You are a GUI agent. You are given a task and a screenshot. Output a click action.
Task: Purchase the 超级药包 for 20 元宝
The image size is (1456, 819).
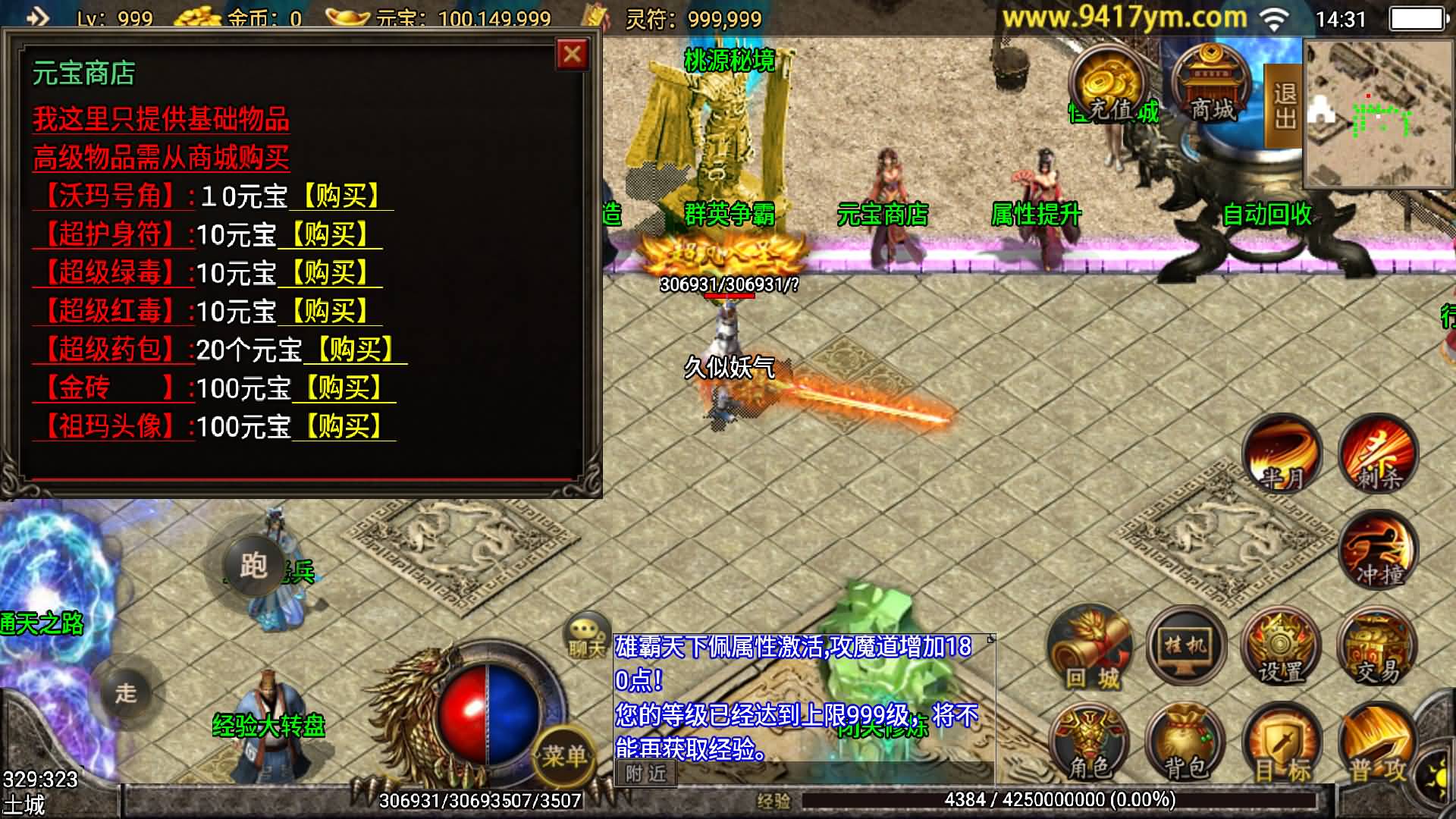click(355, 350)
